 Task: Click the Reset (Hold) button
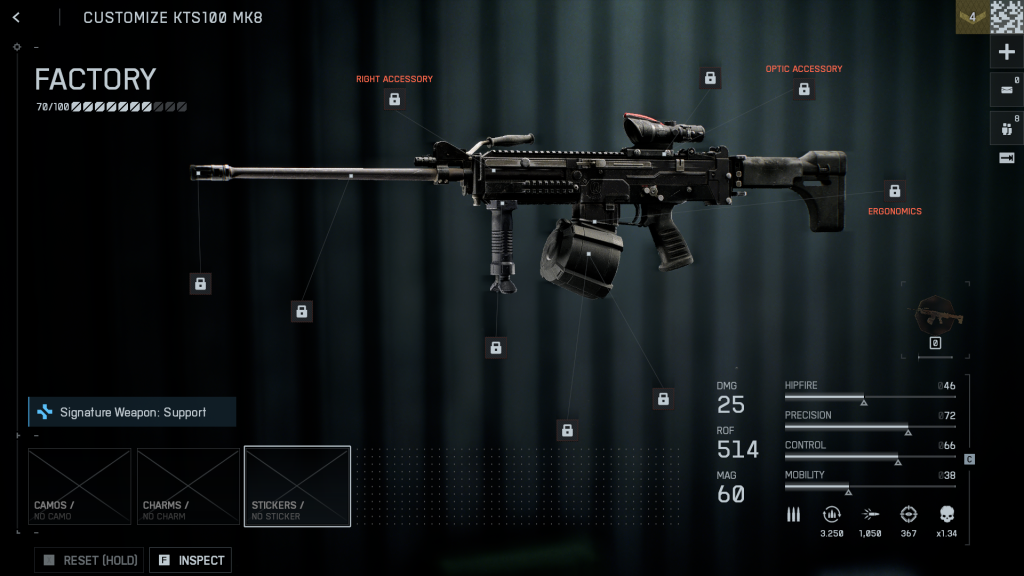pos(89,560)
